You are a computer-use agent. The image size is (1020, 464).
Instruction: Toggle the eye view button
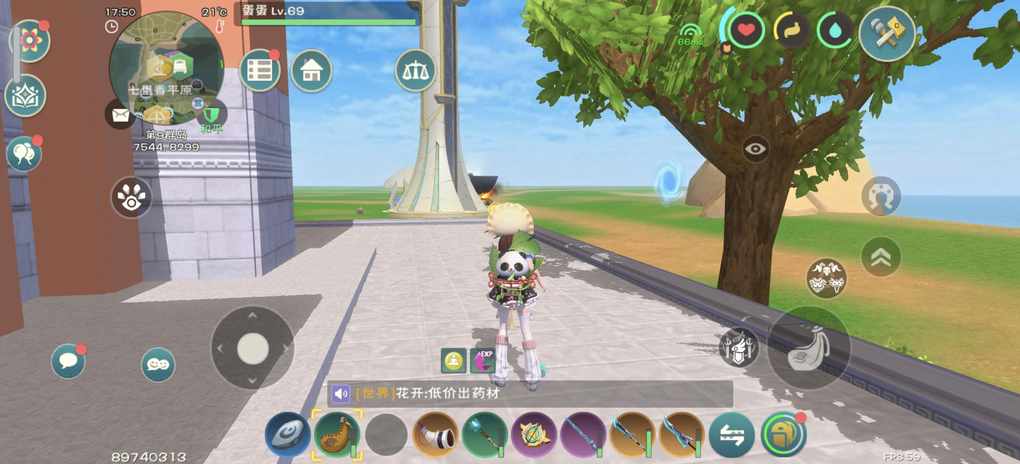point(756,149)
